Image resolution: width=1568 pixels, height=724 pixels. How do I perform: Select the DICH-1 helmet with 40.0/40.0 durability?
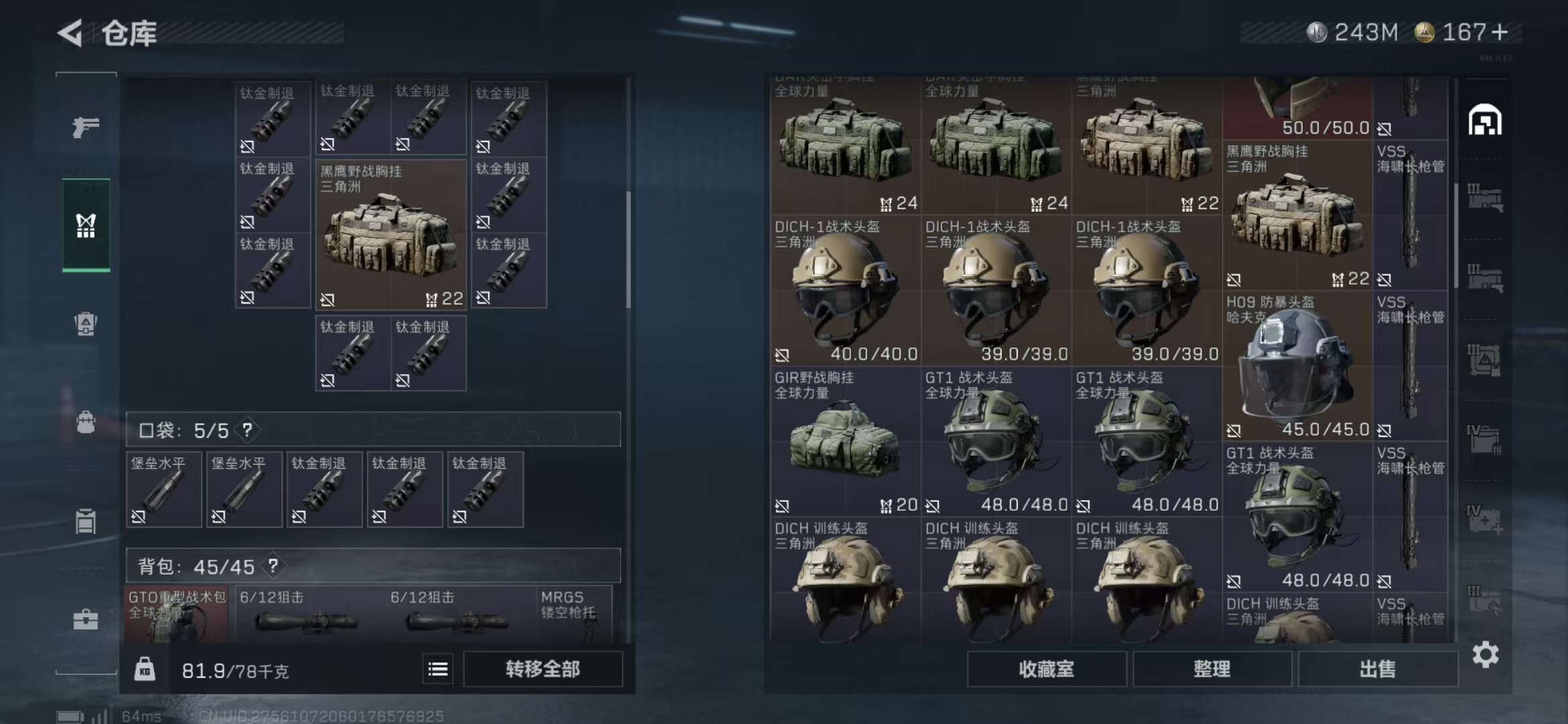pyautogui.click(x=844, y=292)
